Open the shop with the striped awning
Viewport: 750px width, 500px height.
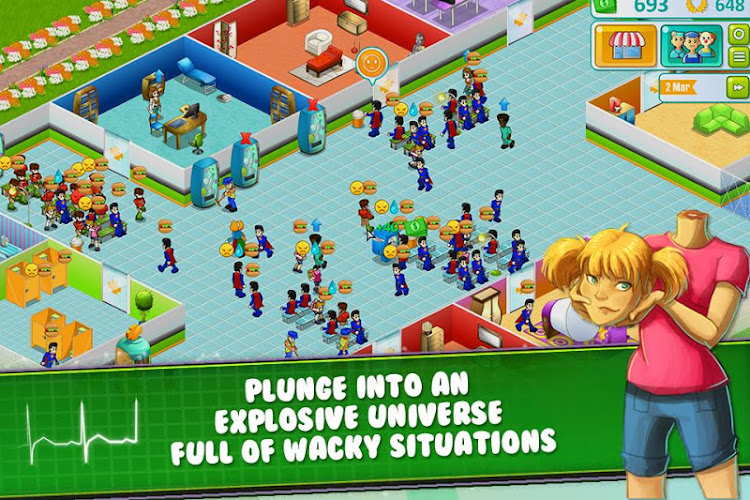click(625, 46)
